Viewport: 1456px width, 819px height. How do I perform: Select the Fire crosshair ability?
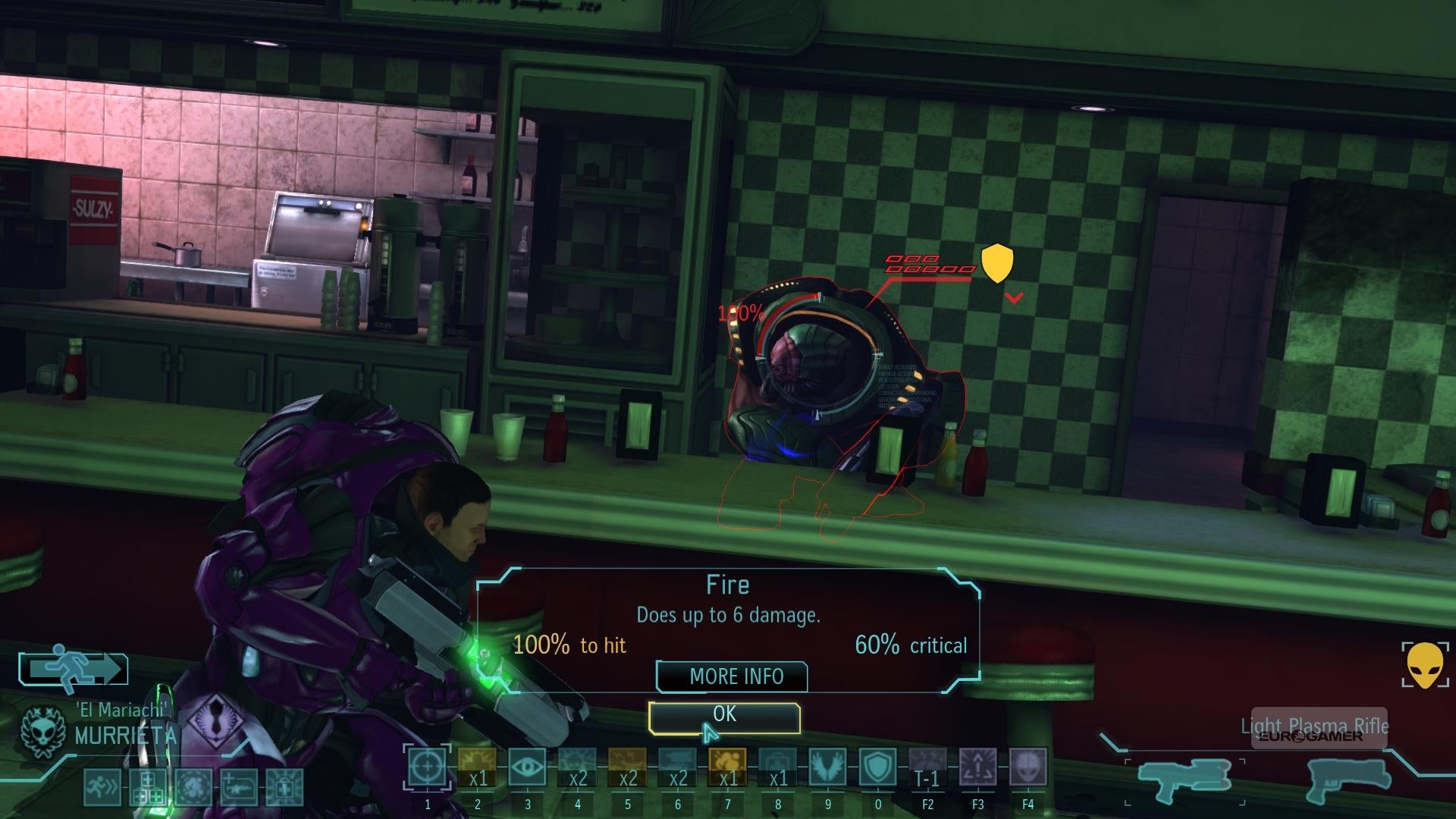tap(427, 767)
